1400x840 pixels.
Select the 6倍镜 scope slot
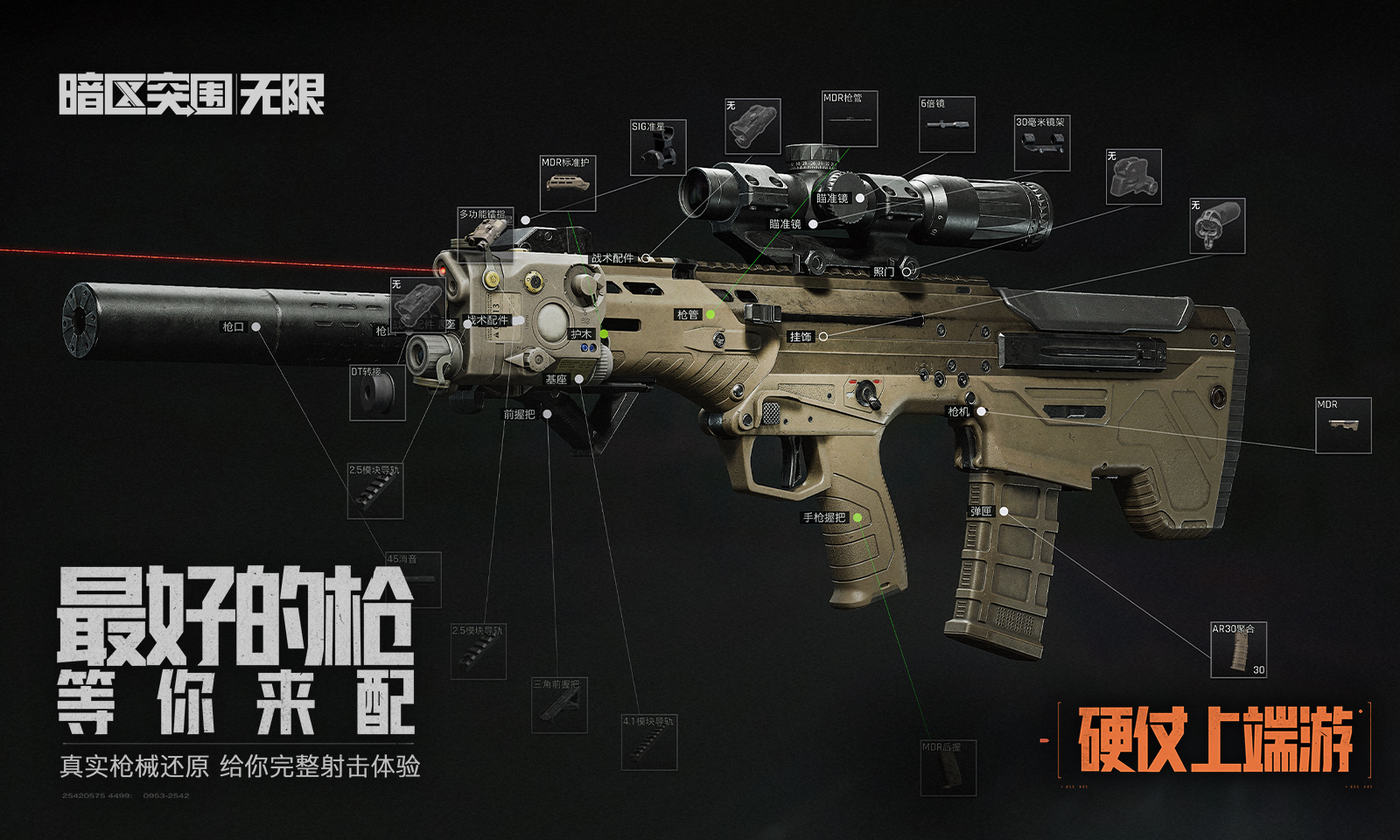tap(947, 124)
